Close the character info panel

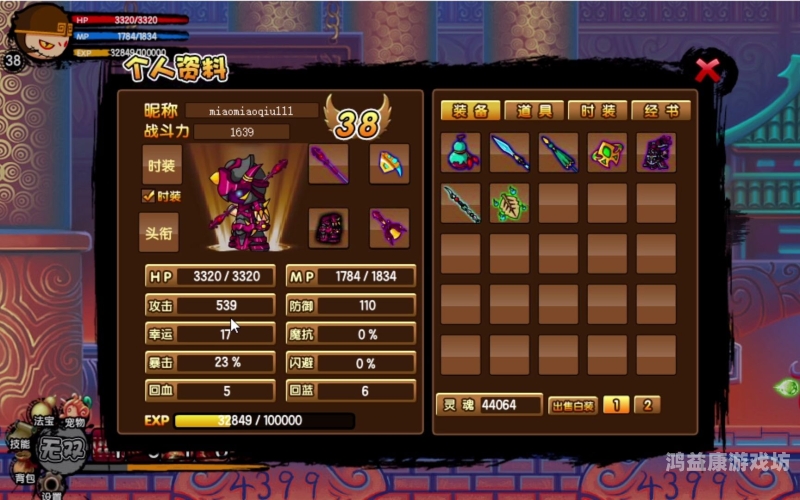point(707,70)
